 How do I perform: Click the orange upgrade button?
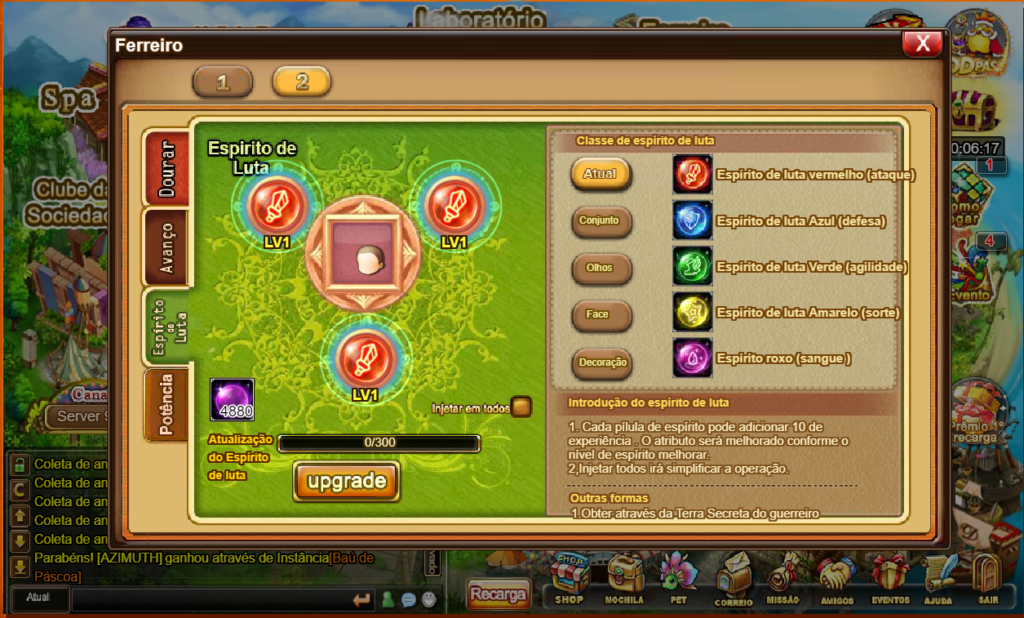click(346, 481)
